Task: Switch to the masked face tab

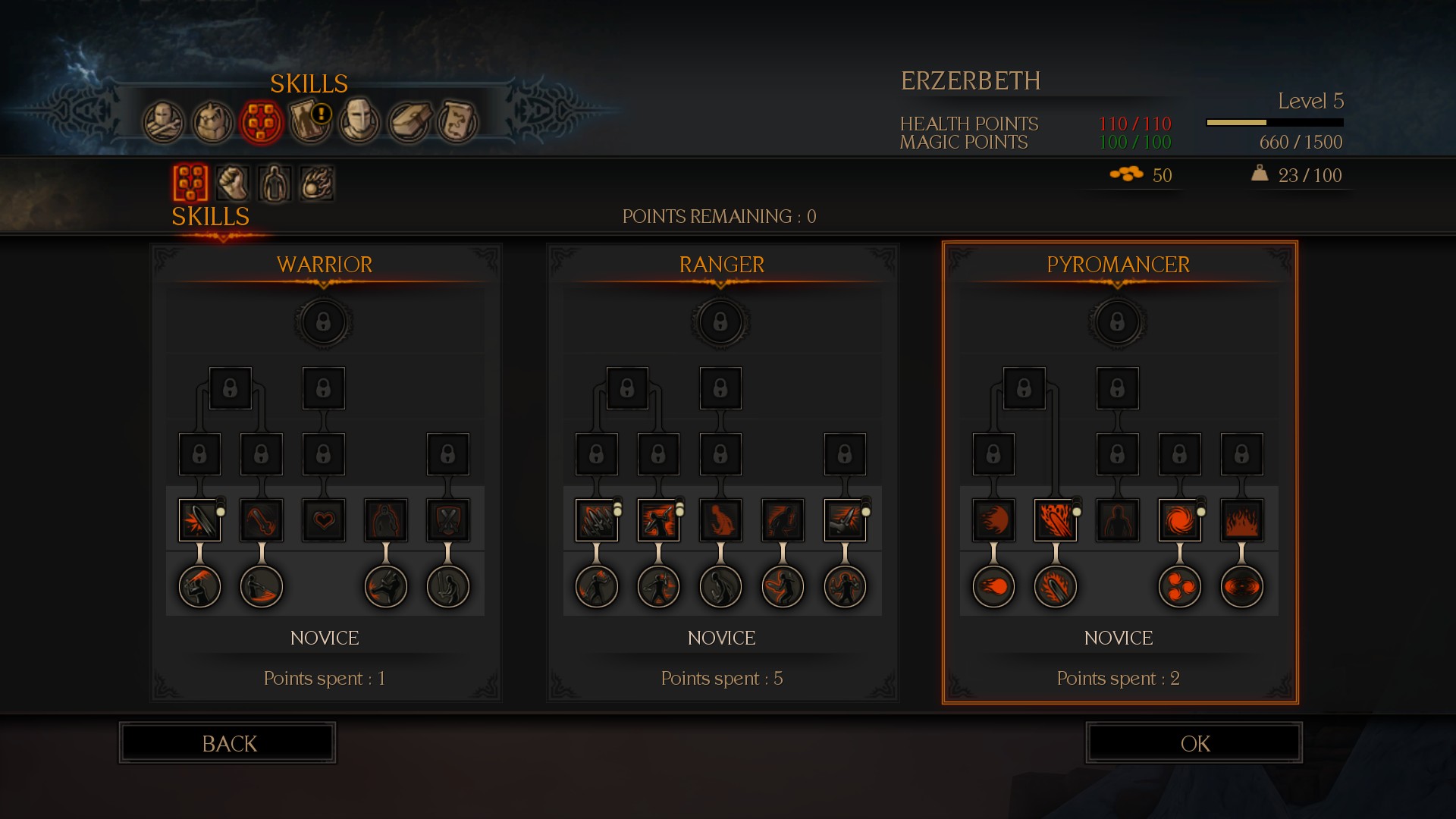Action: pyautogui.click(x=359, y=121)
